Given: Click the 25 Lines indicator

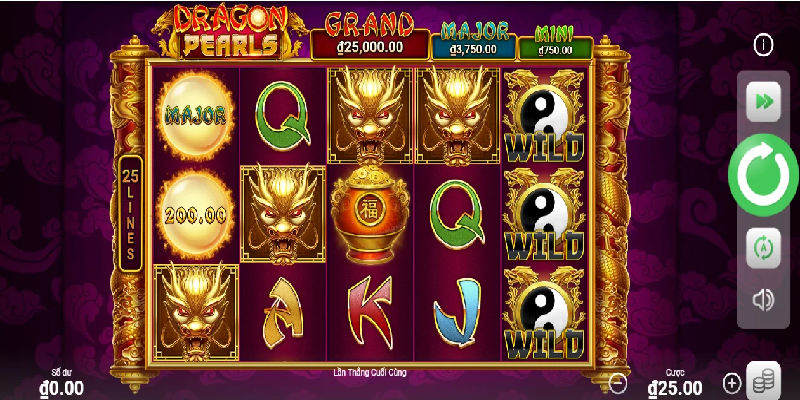Looking at the screenshot, I should coord(129,213).
